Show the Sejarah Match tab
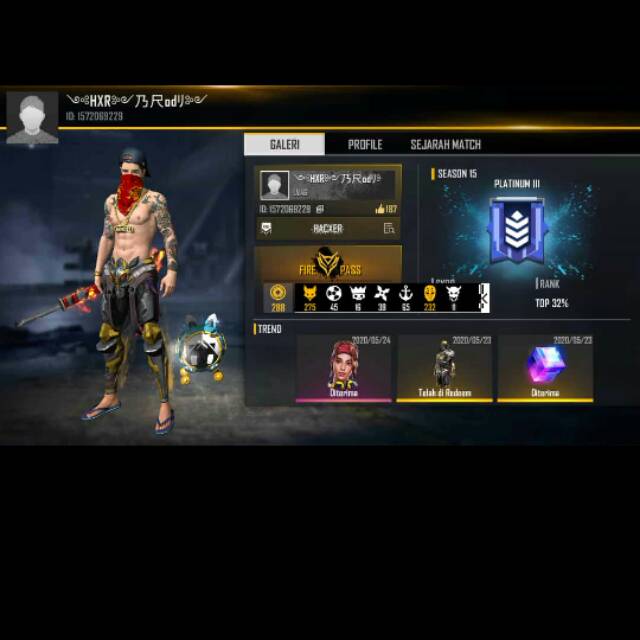Image resolution: width=640 pixels, height=640 pixels. pos(445,145)
